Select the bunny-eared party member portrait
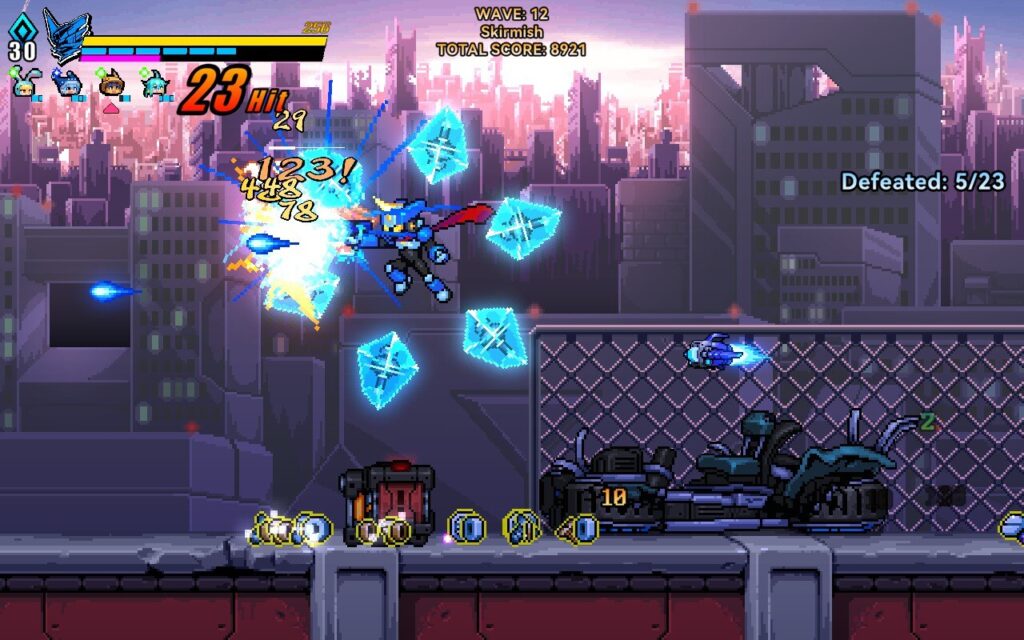Screen dimensions: 1024x640 (x=24, y=84)
